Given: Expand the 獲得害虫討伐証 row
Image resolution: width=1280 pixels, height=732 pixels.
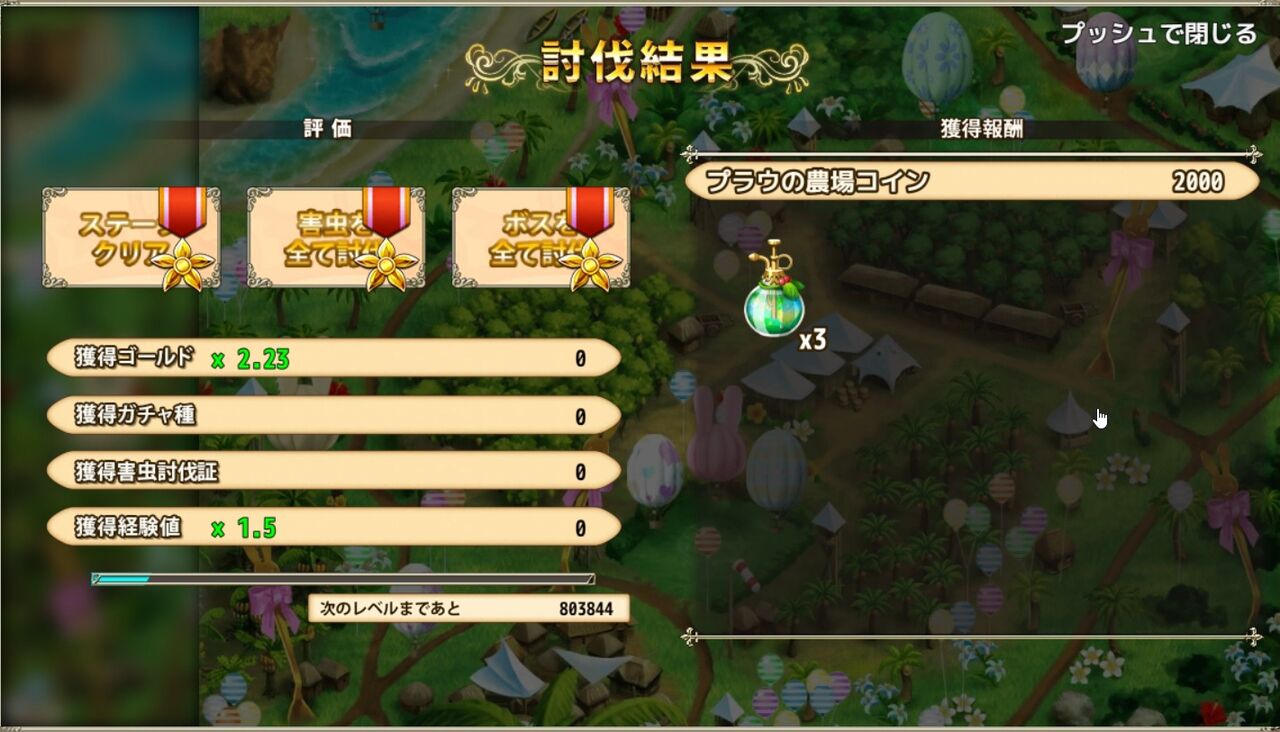Looking at the screenshot, I should pos(335,469).
